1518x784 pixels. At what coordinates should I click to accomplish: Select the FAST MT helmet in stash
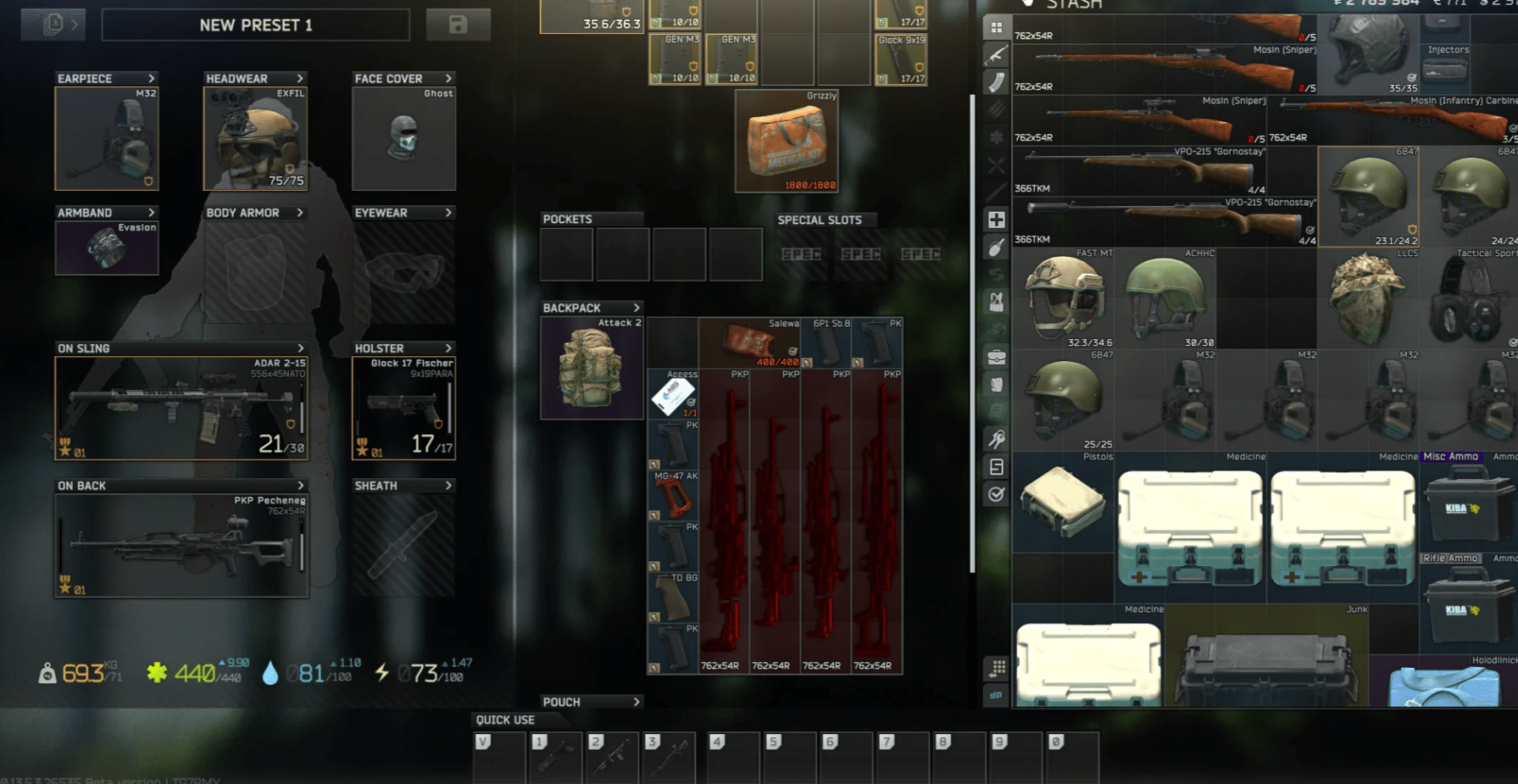pos(1063,298)
